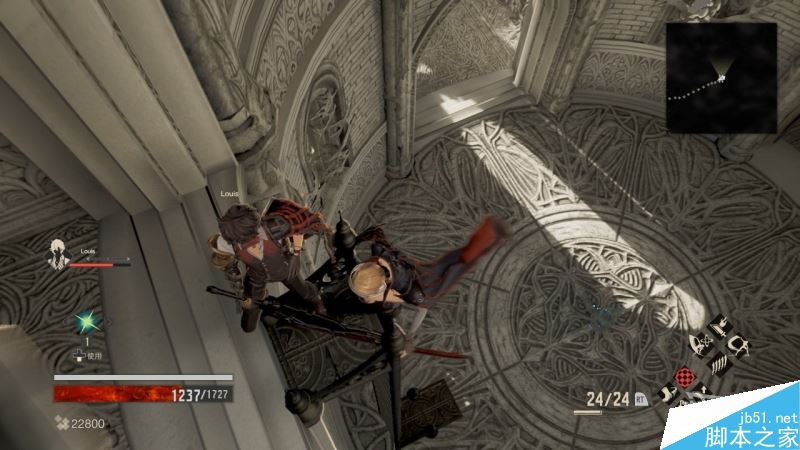Select the red checkered gift slot
The height and width of the screenshot is (450, 800).
685,377
